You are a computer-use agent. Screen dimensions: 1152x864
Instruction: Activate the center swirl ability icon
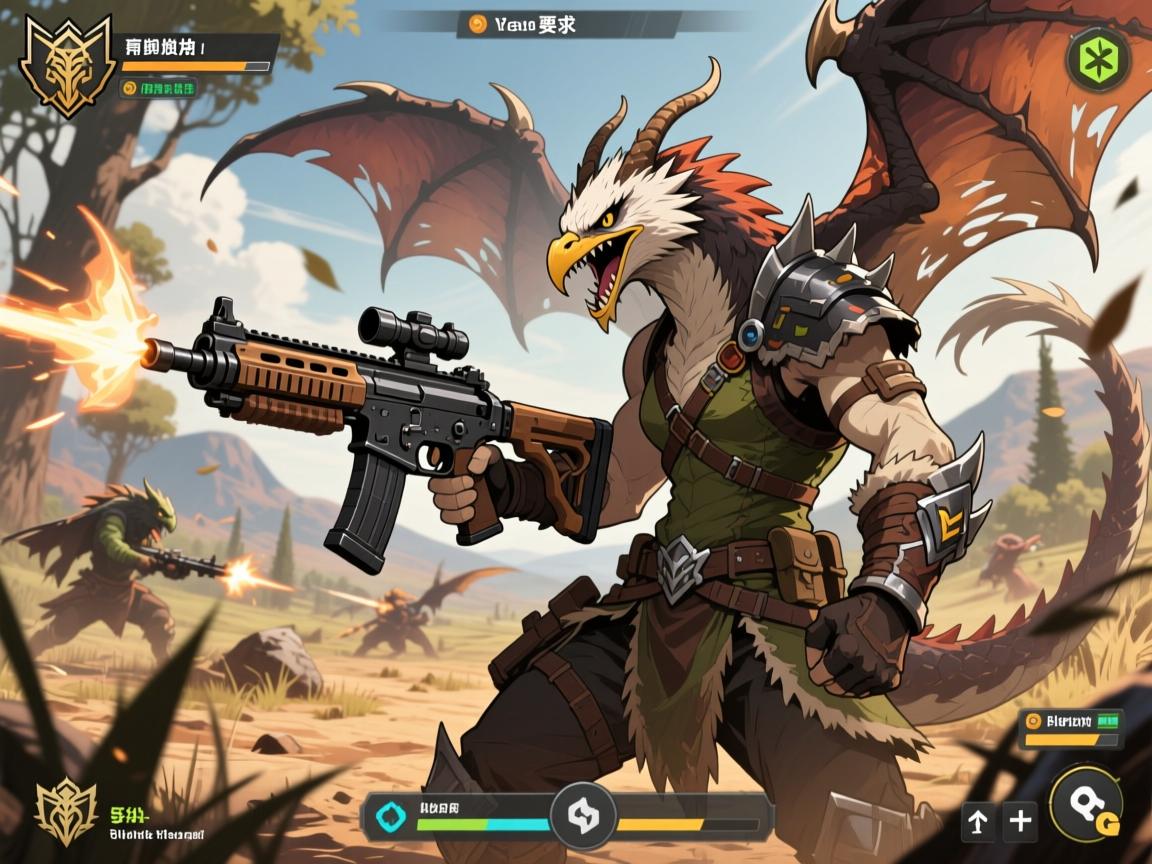click(583, 816)
